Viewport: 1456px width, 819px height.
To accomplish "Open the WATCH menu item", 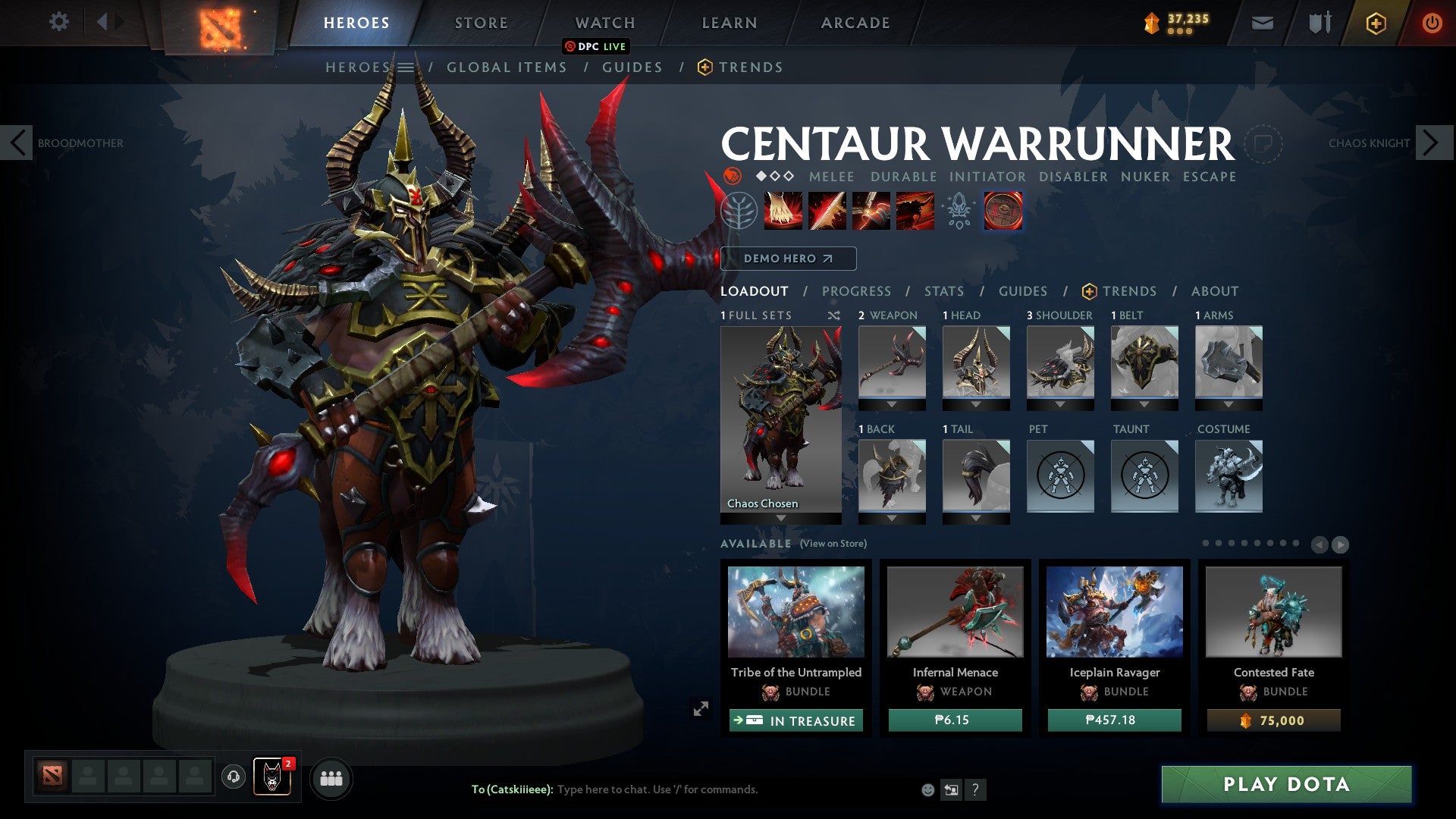I will coord(605,22).
